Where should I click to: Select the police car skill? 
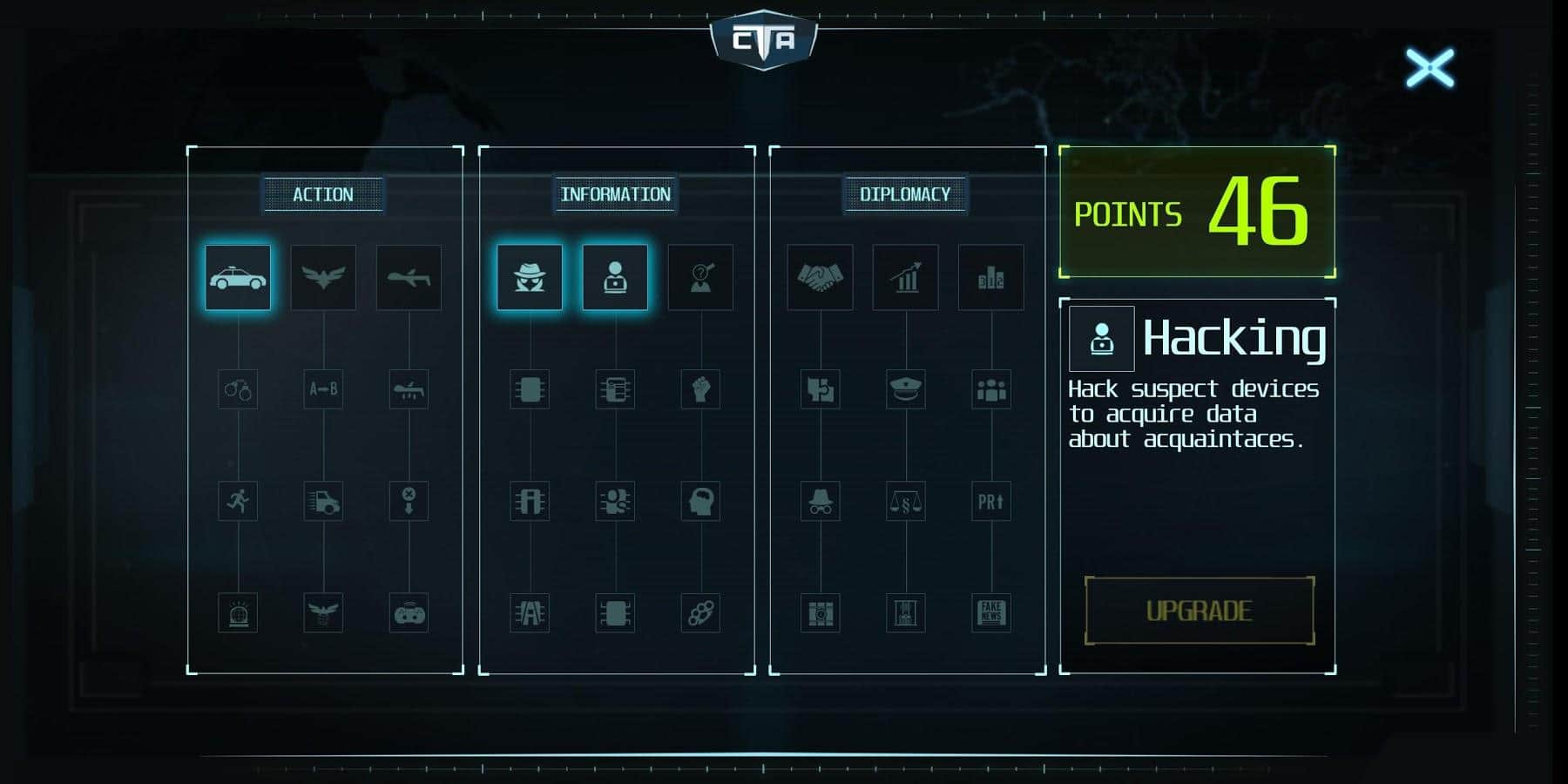(x=238, y=278)
